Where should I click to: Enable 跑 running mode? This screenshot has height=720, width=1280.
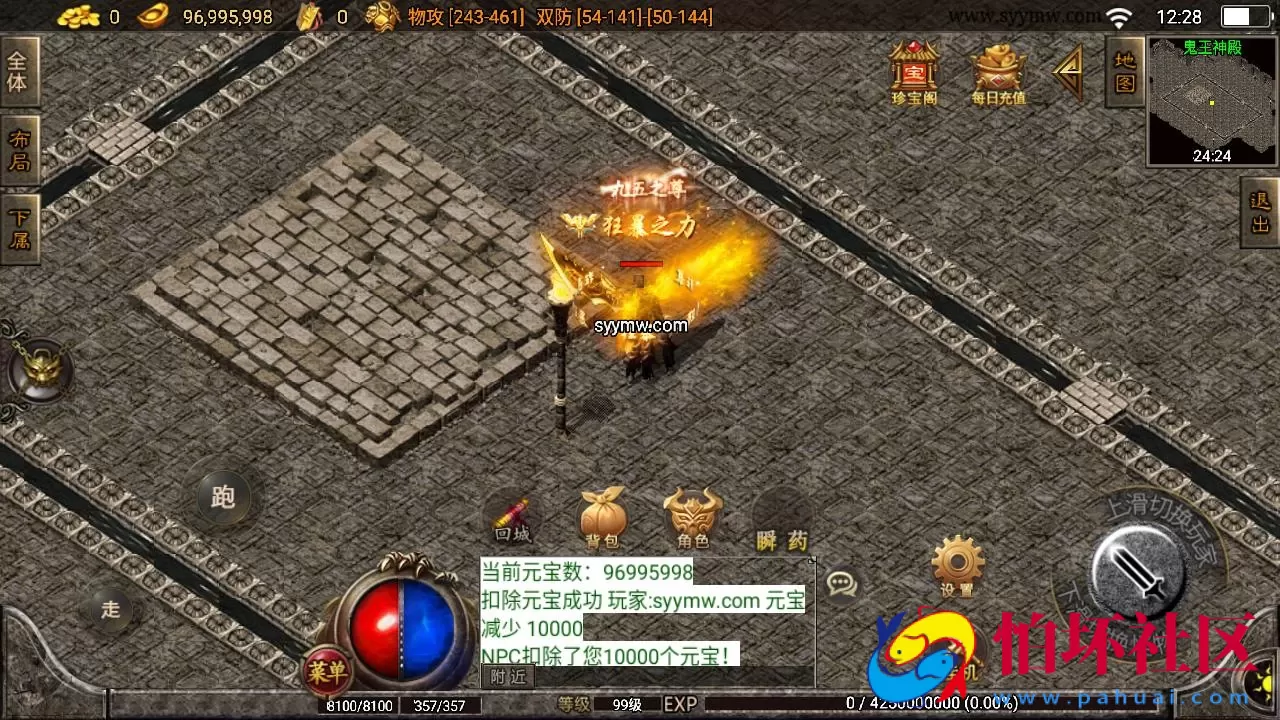[222, 497]
